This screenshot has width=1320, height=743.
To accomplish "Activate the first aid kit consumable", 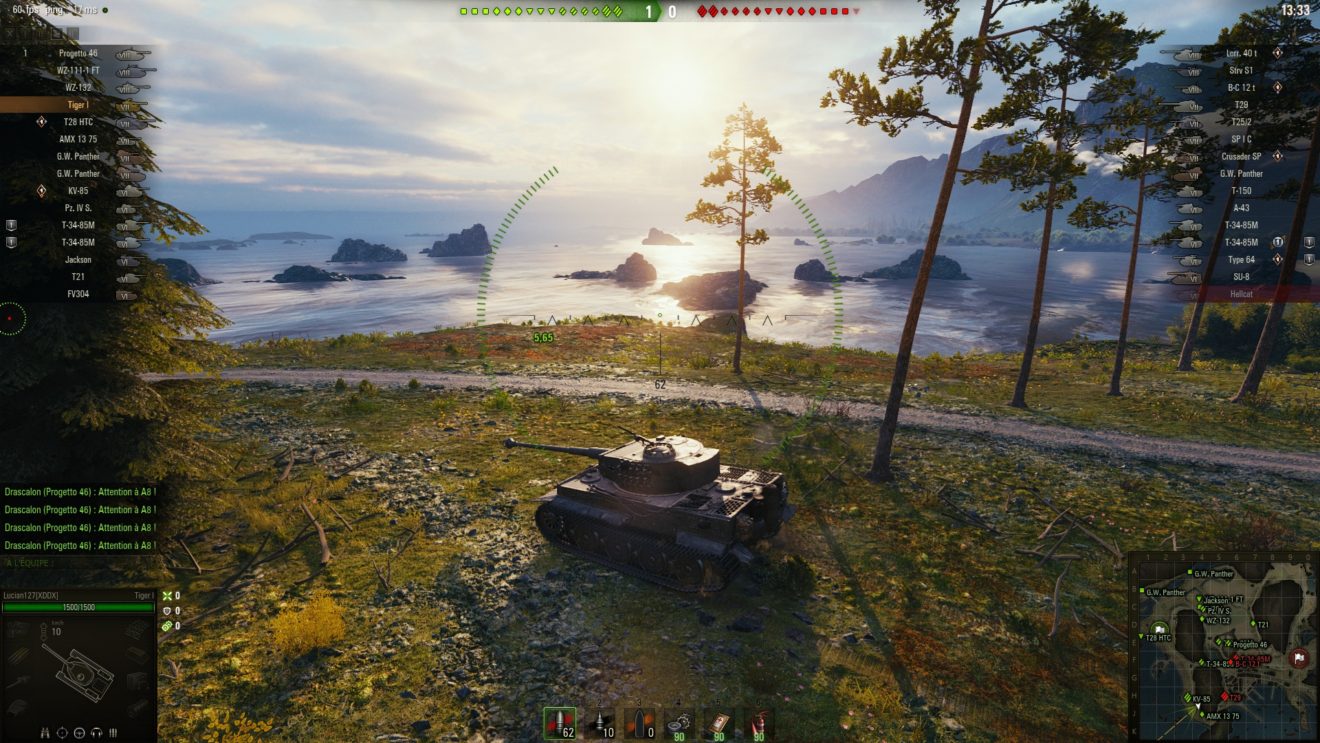I will [x=718, y=723].
